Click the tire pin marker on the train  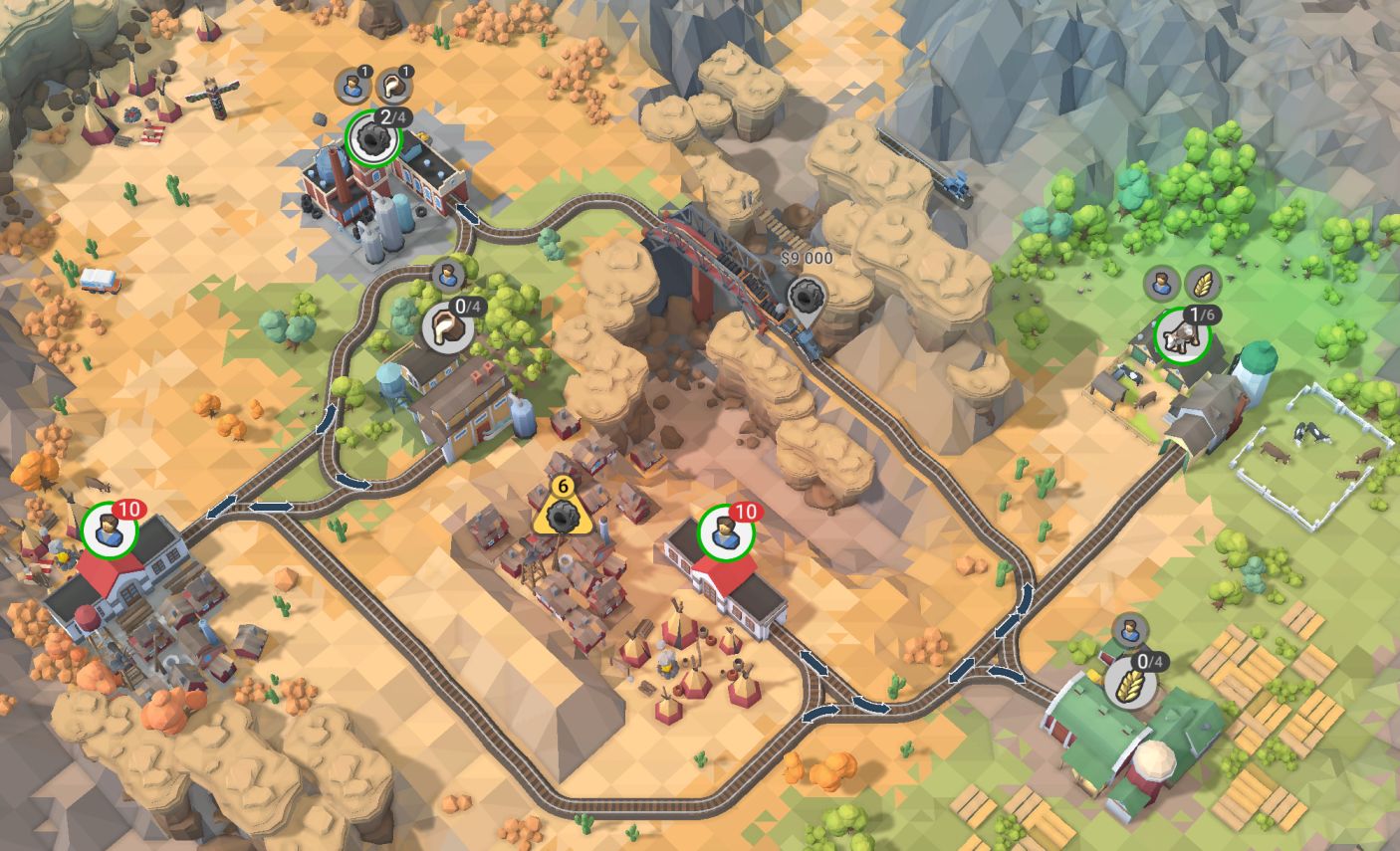tap(805, 297)
